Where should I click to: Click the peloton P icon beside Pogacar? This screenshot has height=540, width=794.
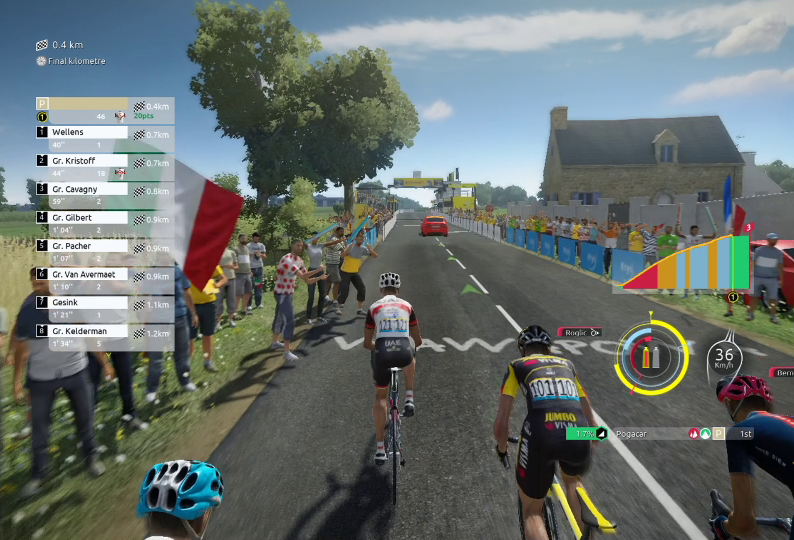point(718,433)
